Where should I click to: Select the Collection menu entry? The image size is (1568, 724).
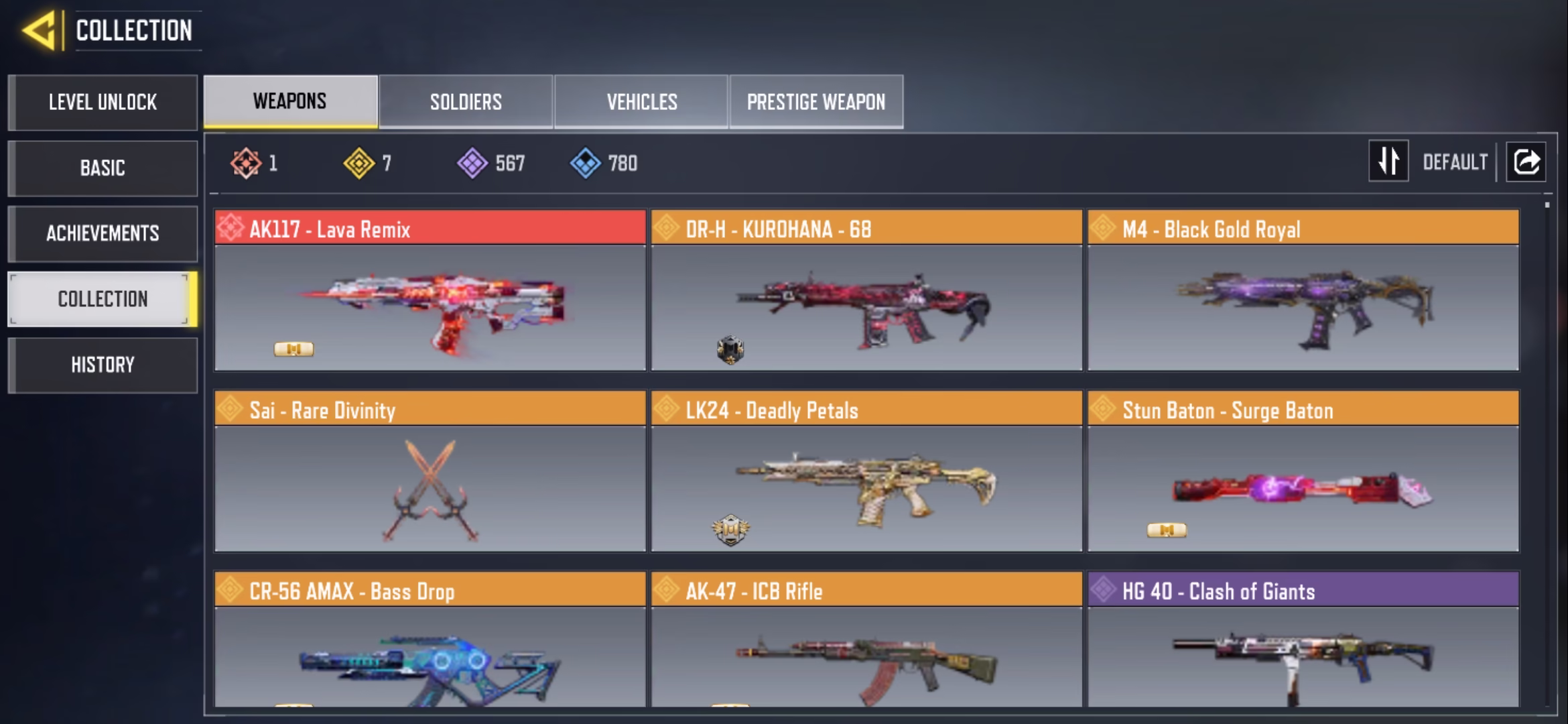(x=103, y=299)
